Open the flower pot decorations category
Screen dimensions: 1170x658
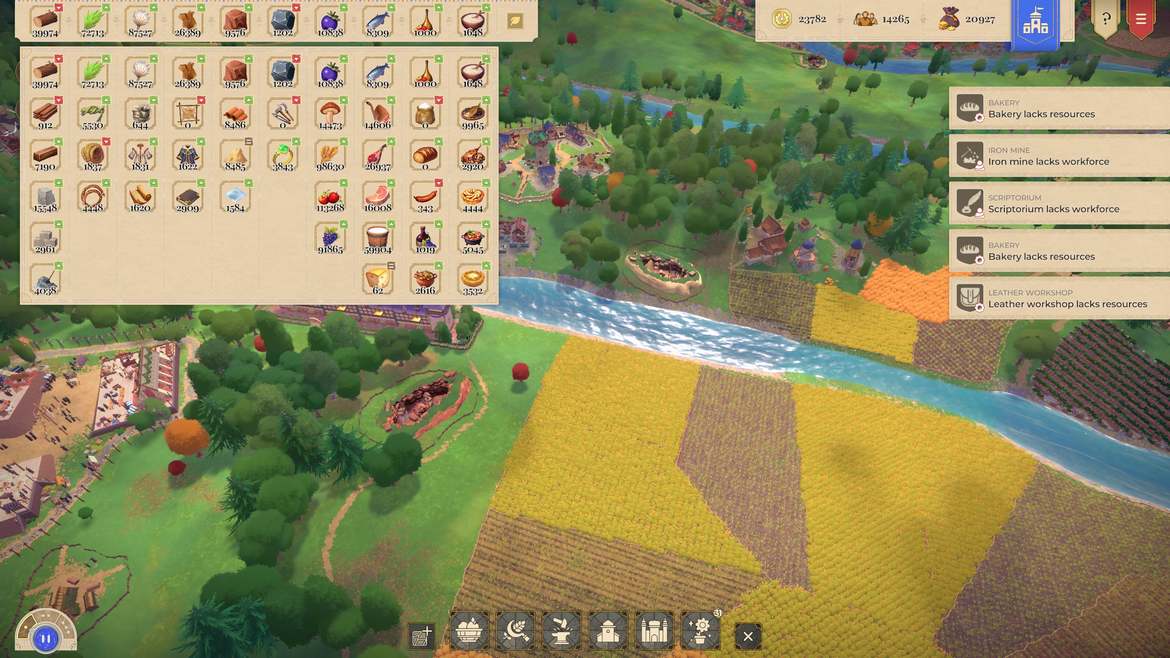pyautogui.click(x=700, y=632)
